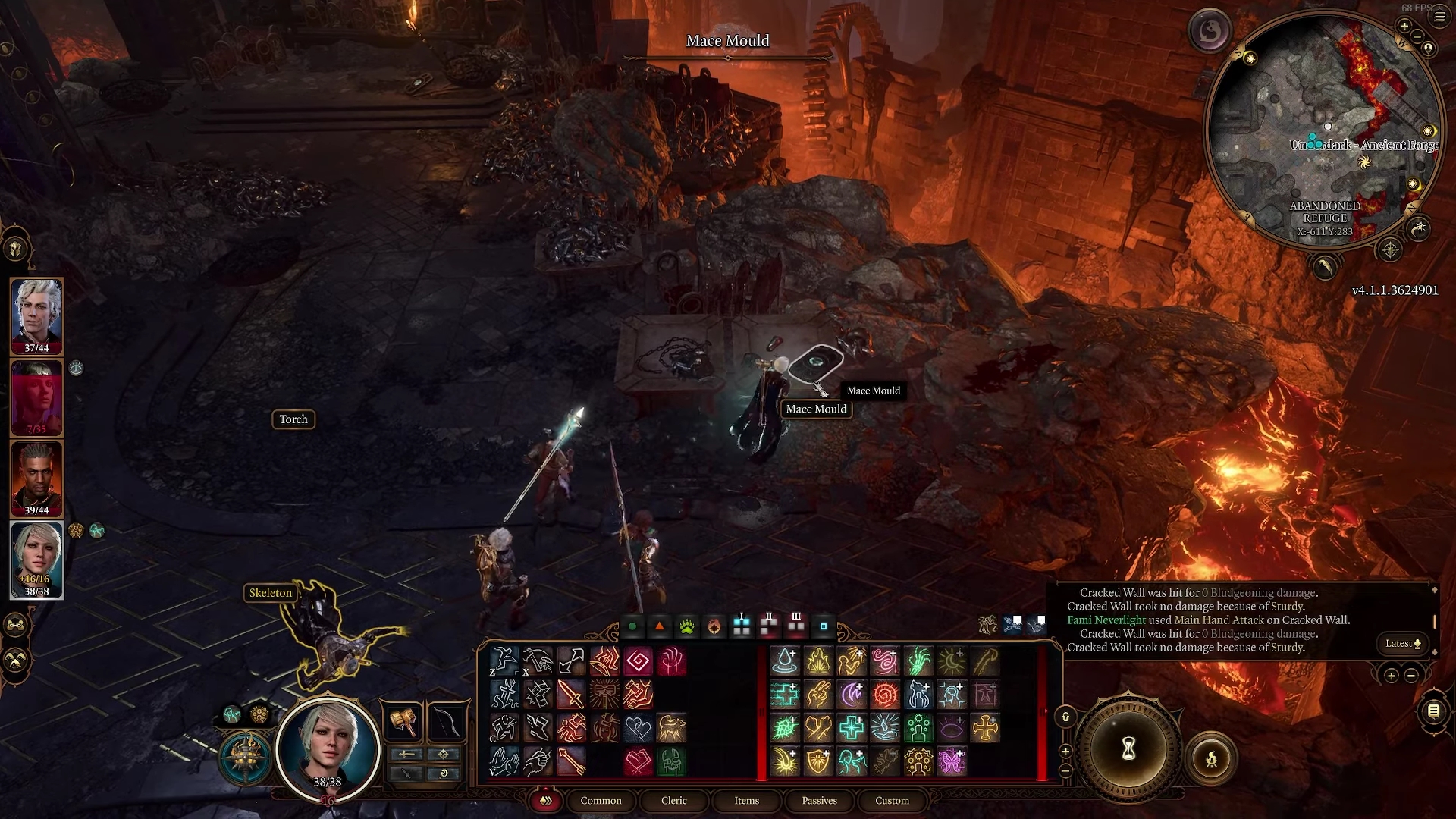Activate the green spectral hand spell icon
This screenshot has height=819, width=1456.
918,661
